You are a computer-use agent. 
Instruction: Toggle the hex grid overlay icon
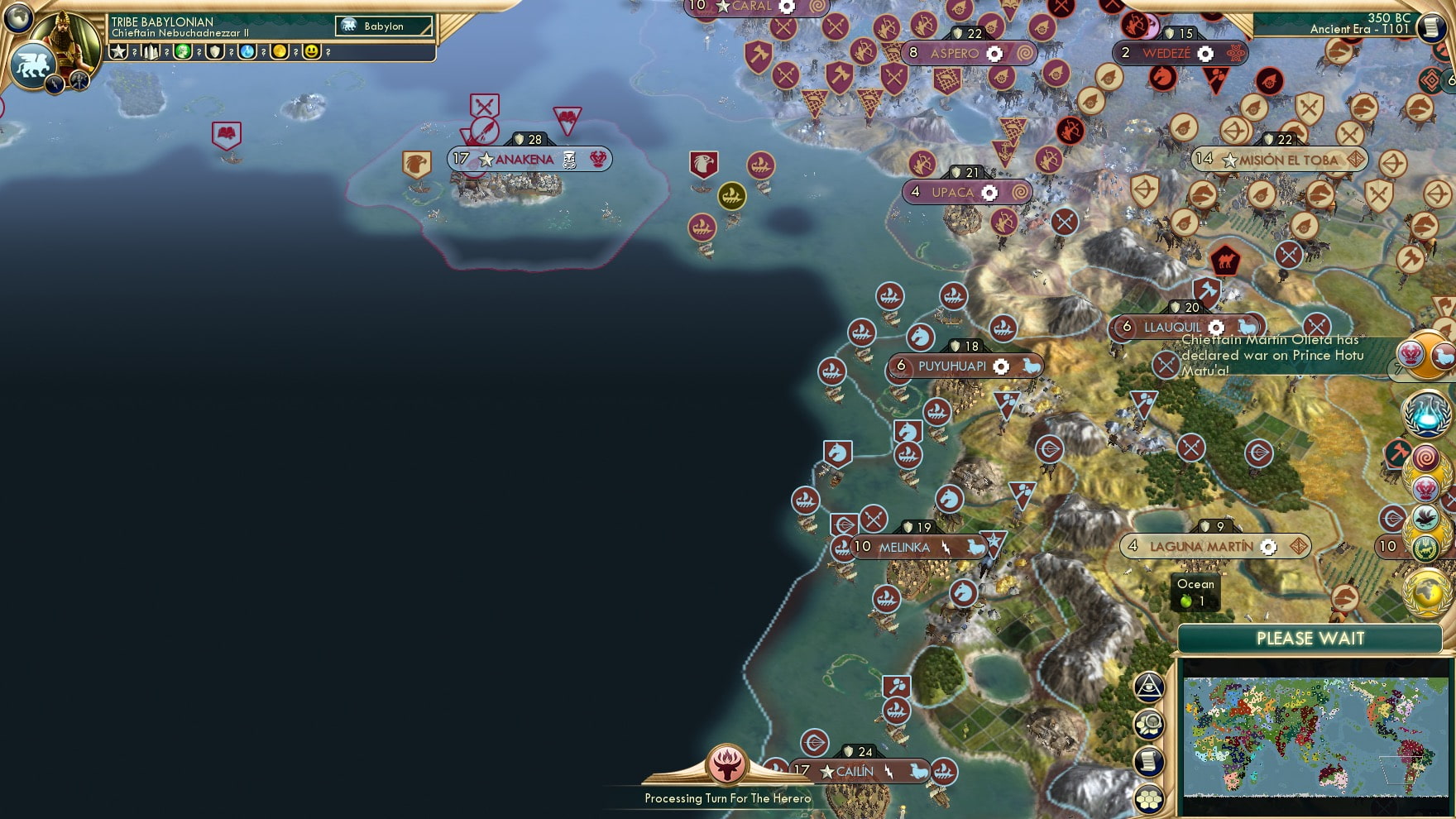pyautogui.click(x=1148, y=798)
